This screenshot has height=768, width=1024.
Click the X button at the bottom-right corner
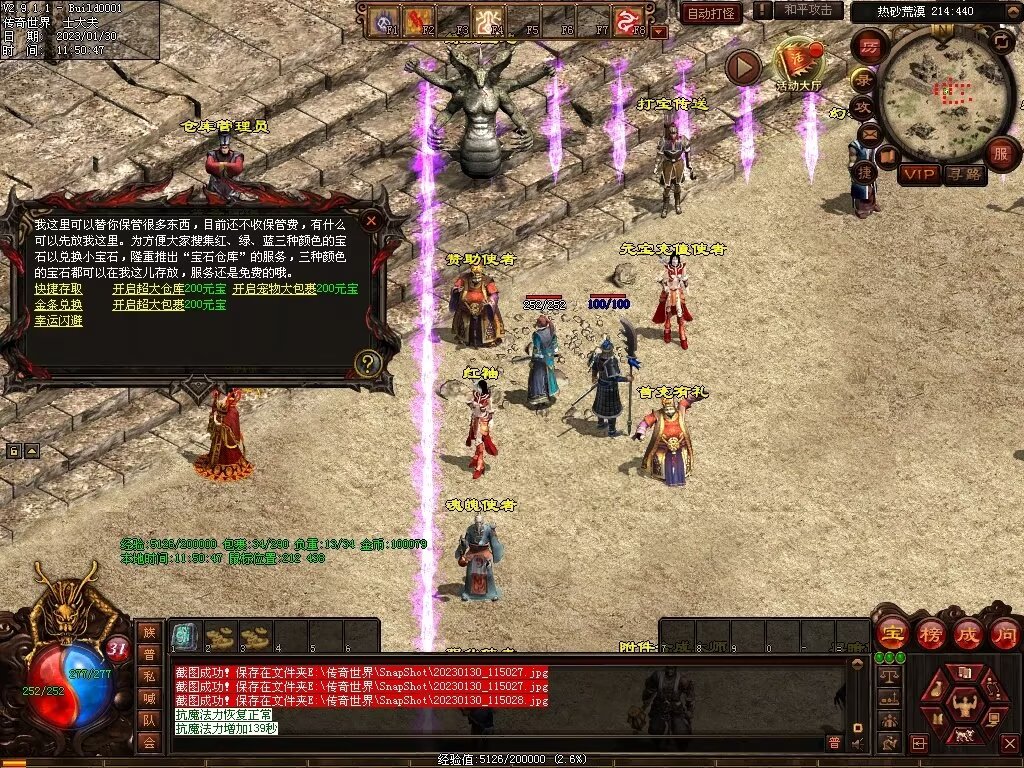click(1011, 743)
